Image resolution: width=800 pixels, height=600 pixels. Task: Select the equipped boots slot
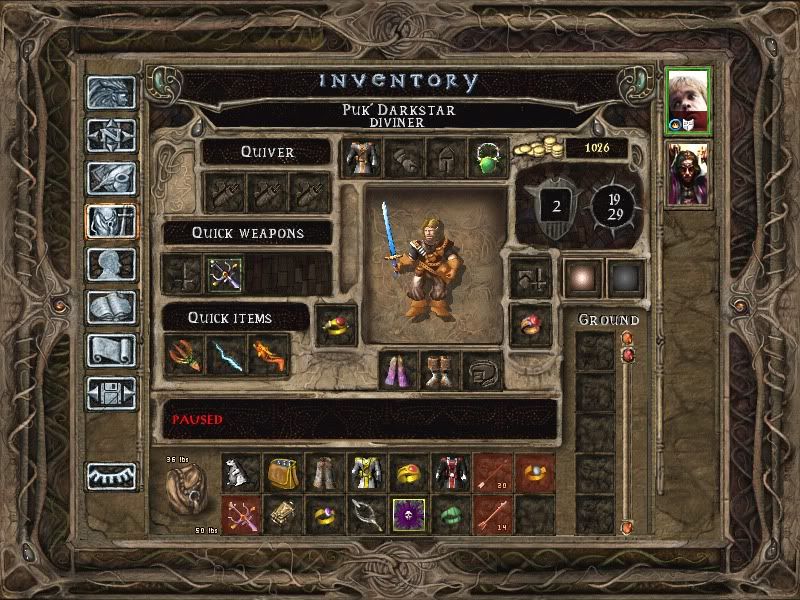click(x=441, y=371)
